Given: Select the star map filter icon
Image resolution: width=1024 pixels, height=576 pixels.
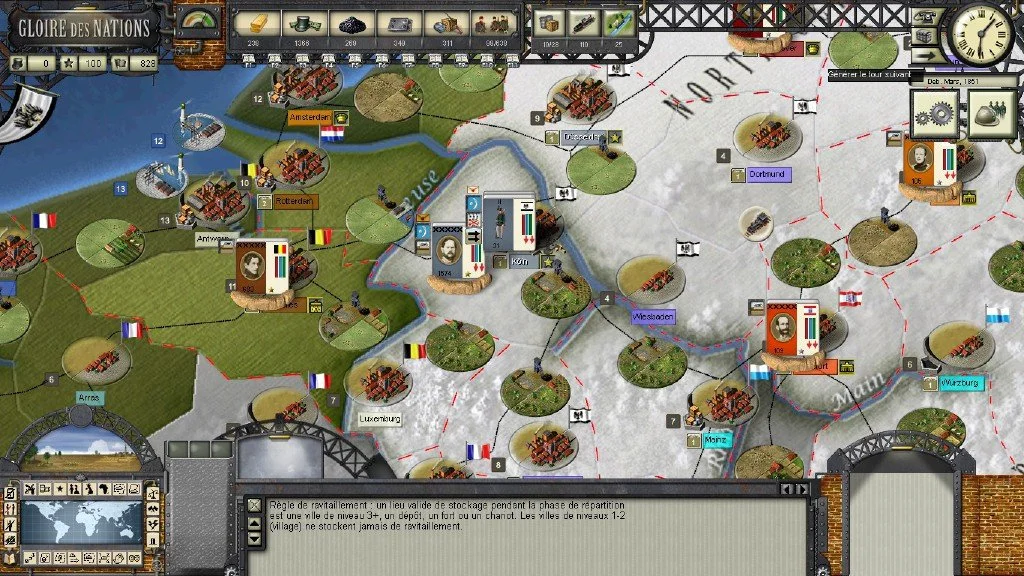Looking at the screenshot, I should 59,488.
